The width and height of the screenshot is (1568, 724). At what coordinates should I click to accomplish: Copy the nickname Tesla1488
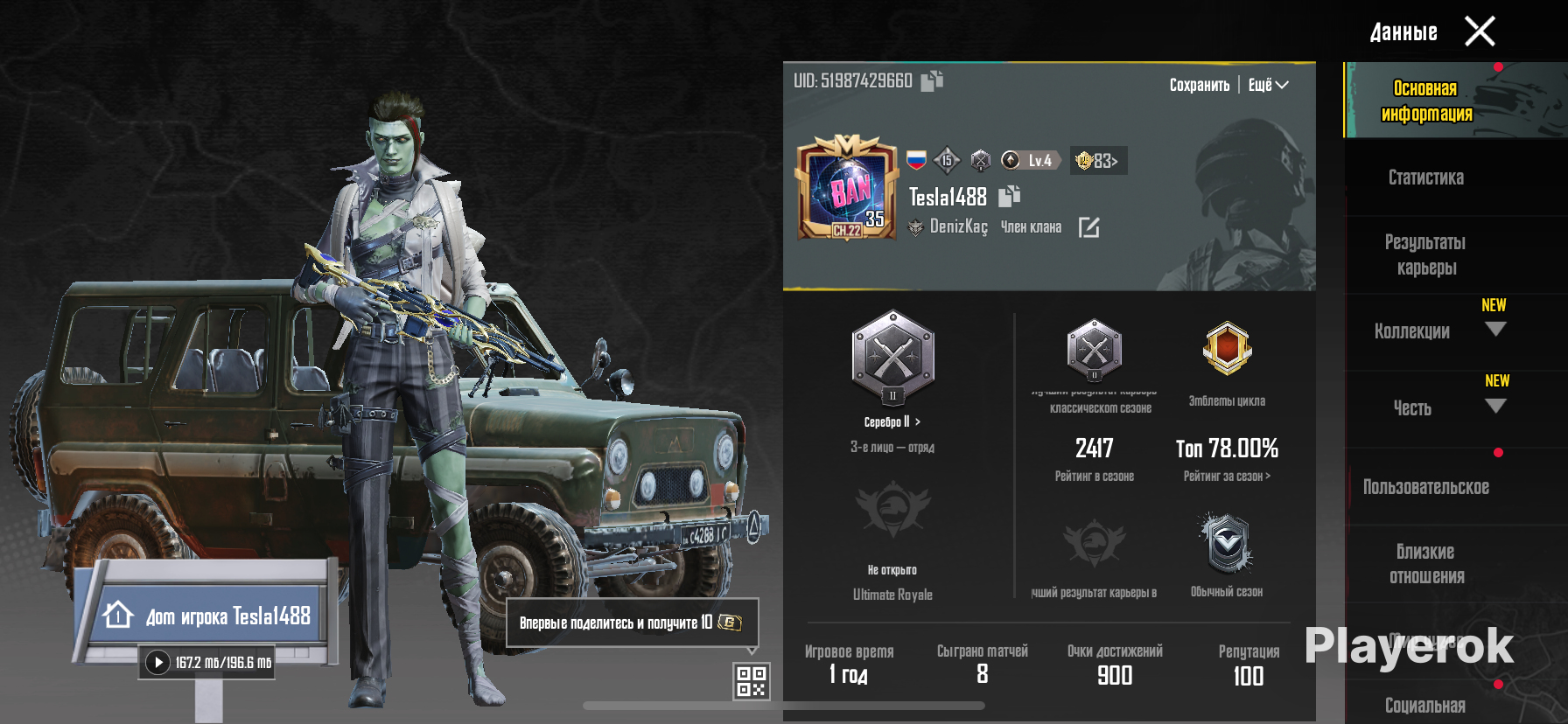pos(1009,196)
